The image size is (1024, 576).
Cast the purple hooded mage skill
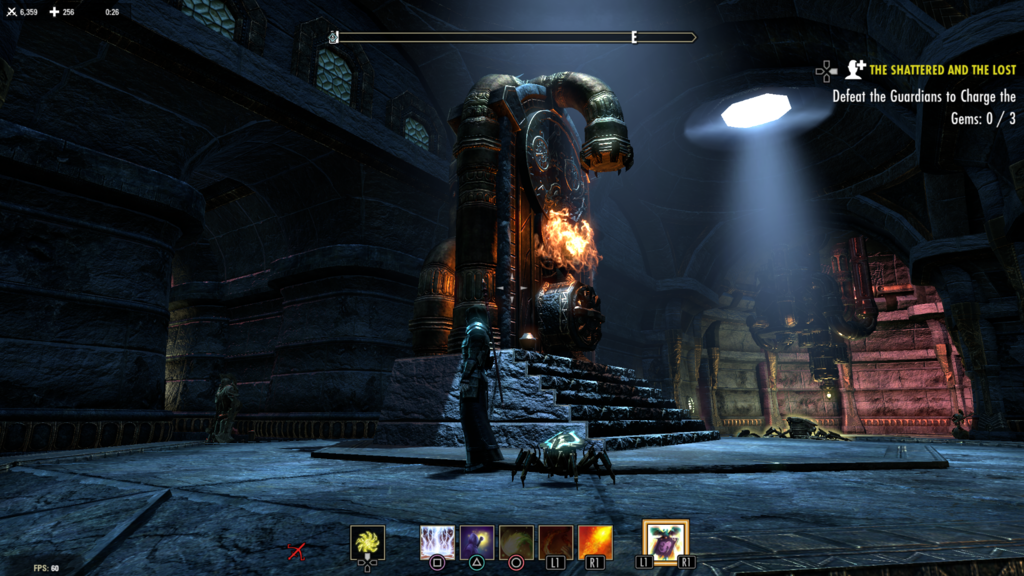476,543
